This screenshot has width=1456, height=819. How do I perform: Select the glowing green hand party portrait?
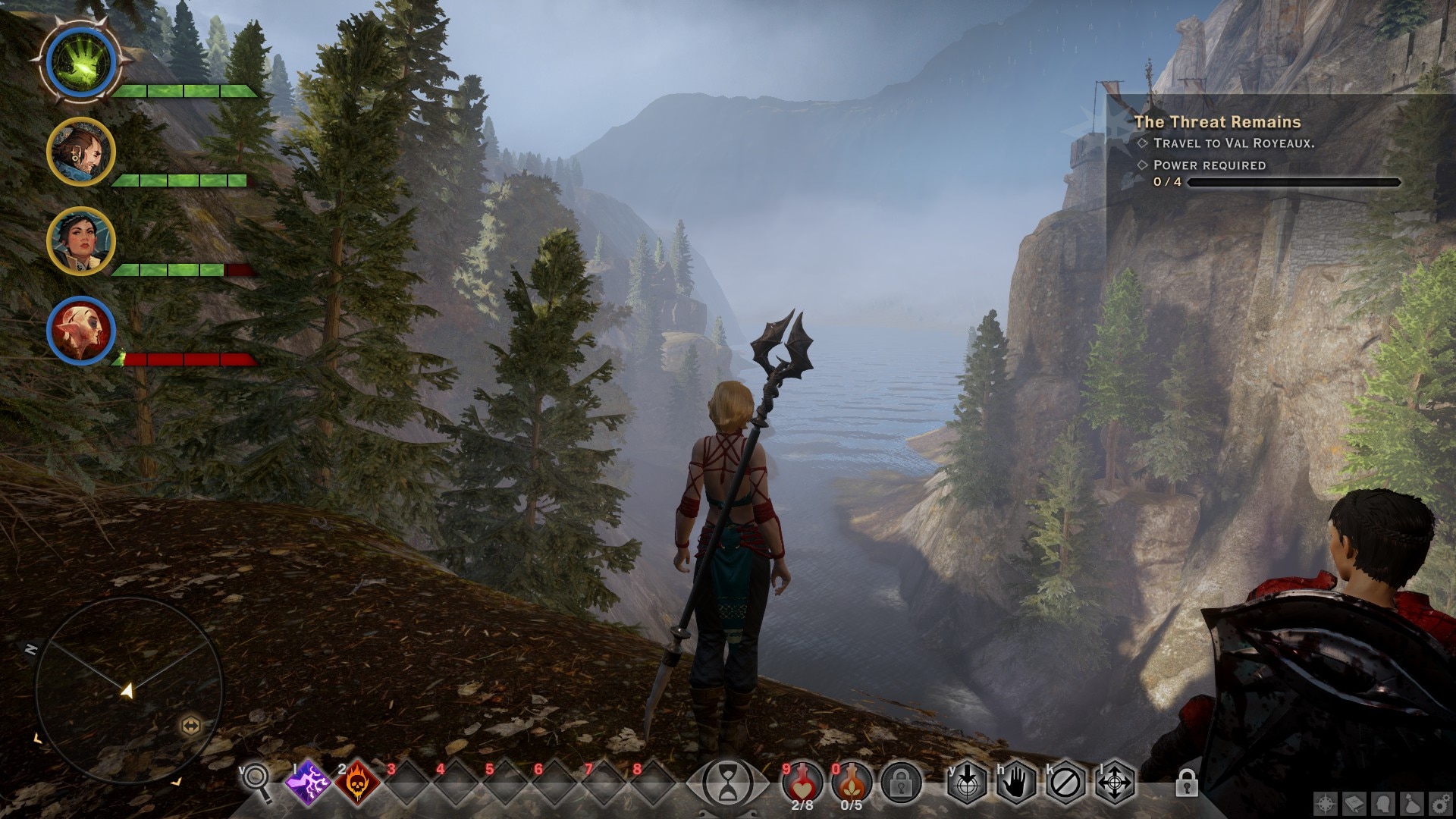pyautogui.click(x=81, y=62)
